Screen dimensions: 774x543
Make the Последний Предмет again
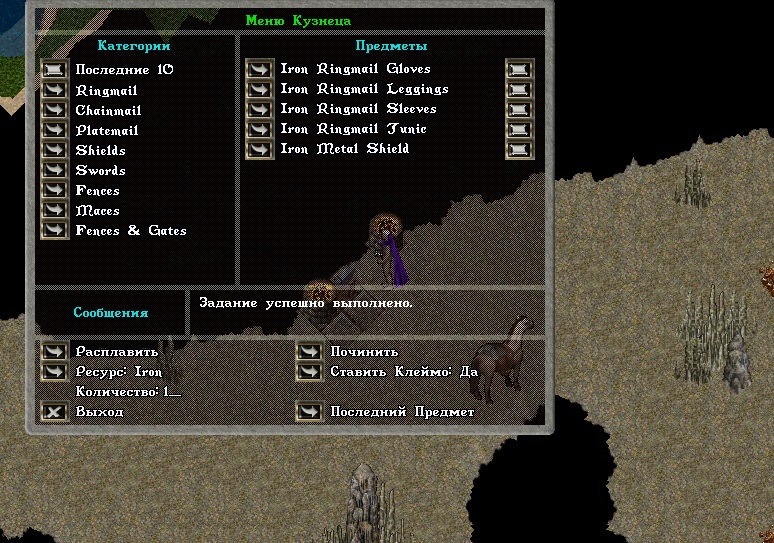pyautogui.click(x=309, y=411)
